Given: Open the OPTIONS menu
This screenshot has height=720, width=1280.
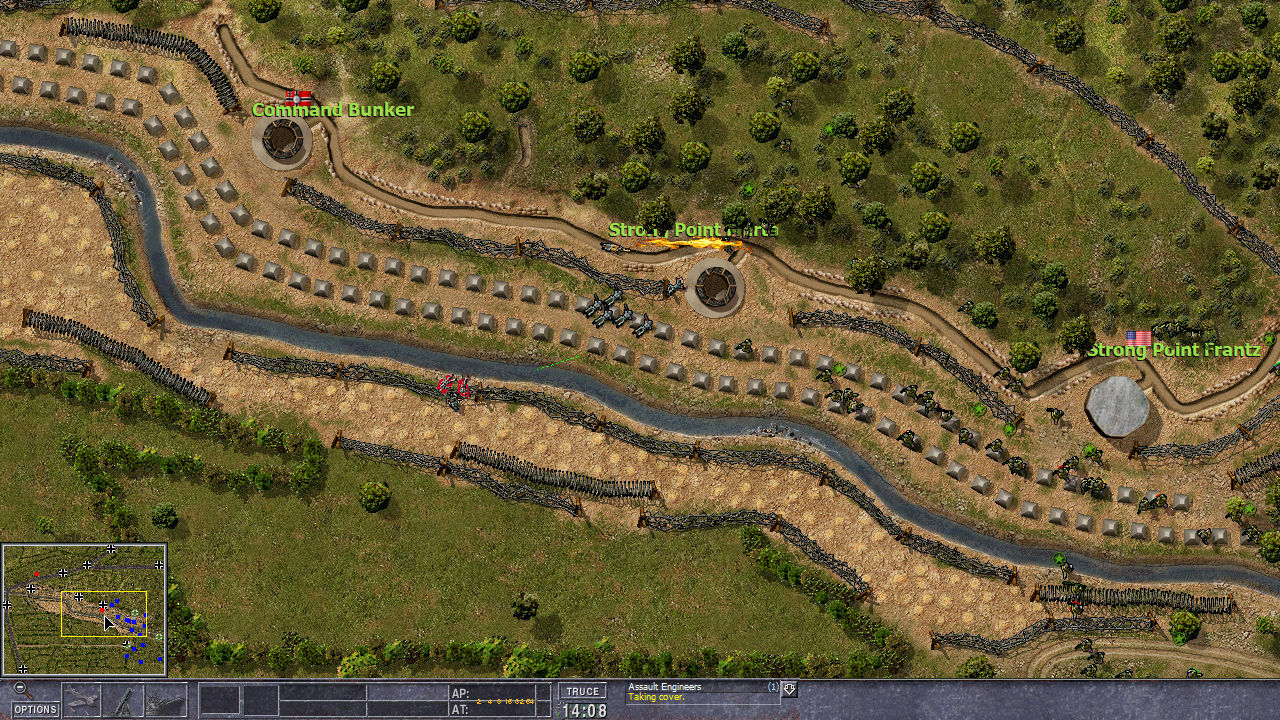Looking at the screenshot, I should [35, 709].
